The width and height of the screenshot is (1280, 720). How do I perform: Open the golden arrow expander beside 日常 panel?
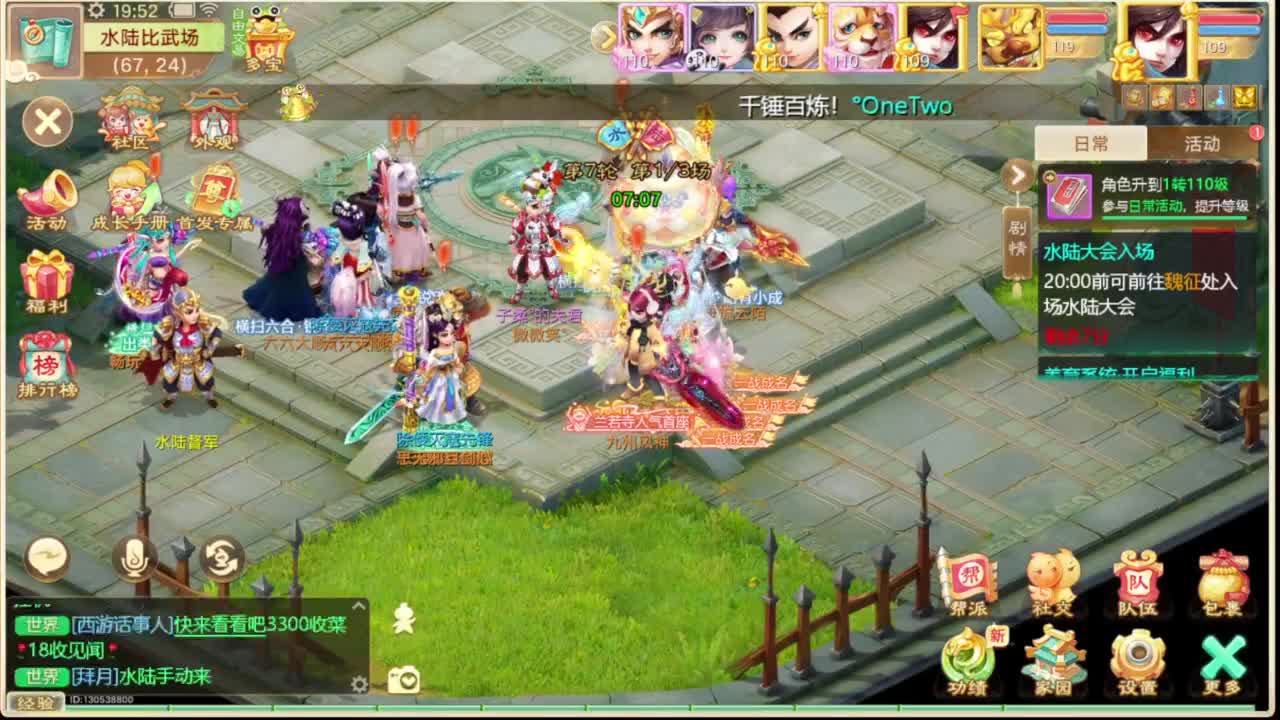click(x=1017, y=175)
